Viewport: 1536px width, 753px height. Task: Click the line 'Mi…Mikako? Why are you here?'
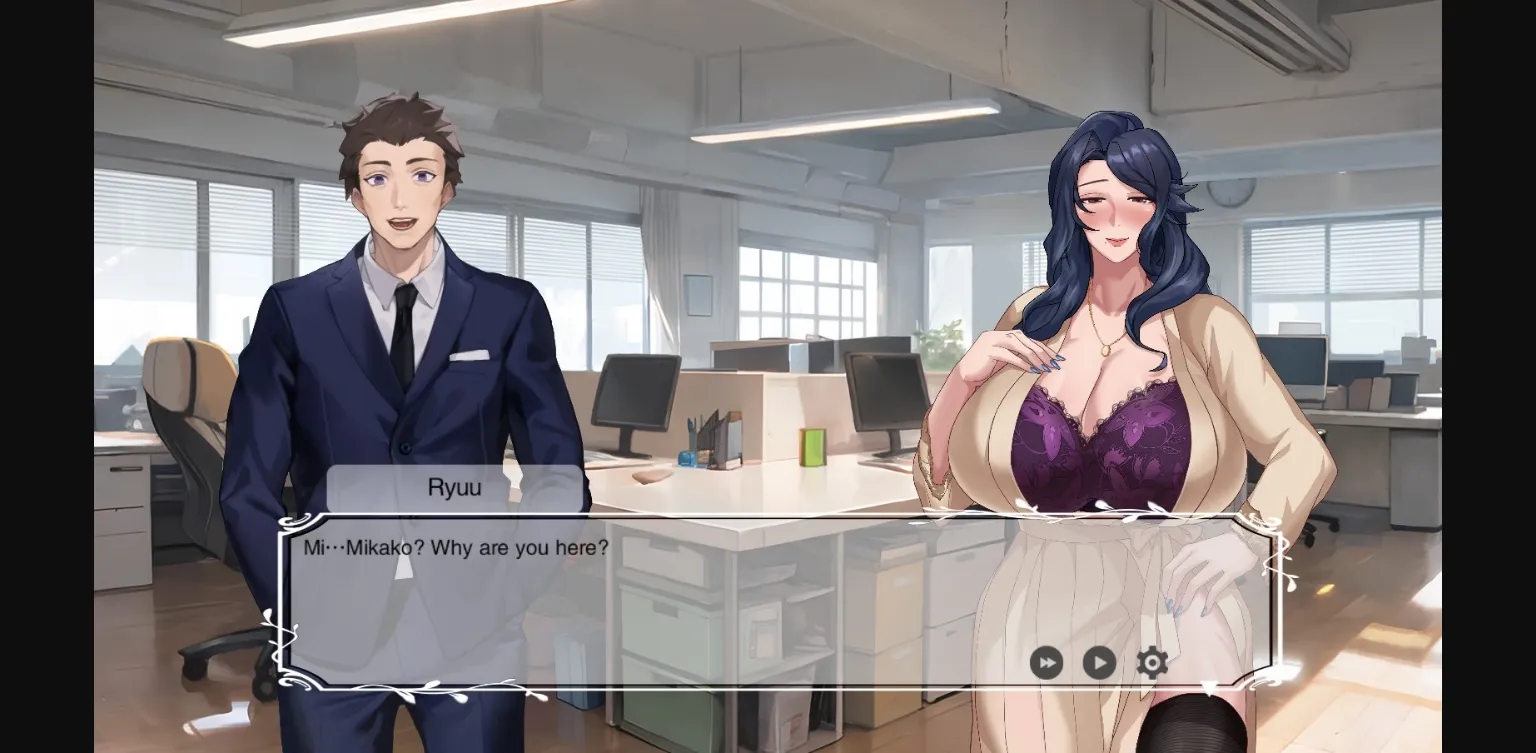(x=453, y=548)
